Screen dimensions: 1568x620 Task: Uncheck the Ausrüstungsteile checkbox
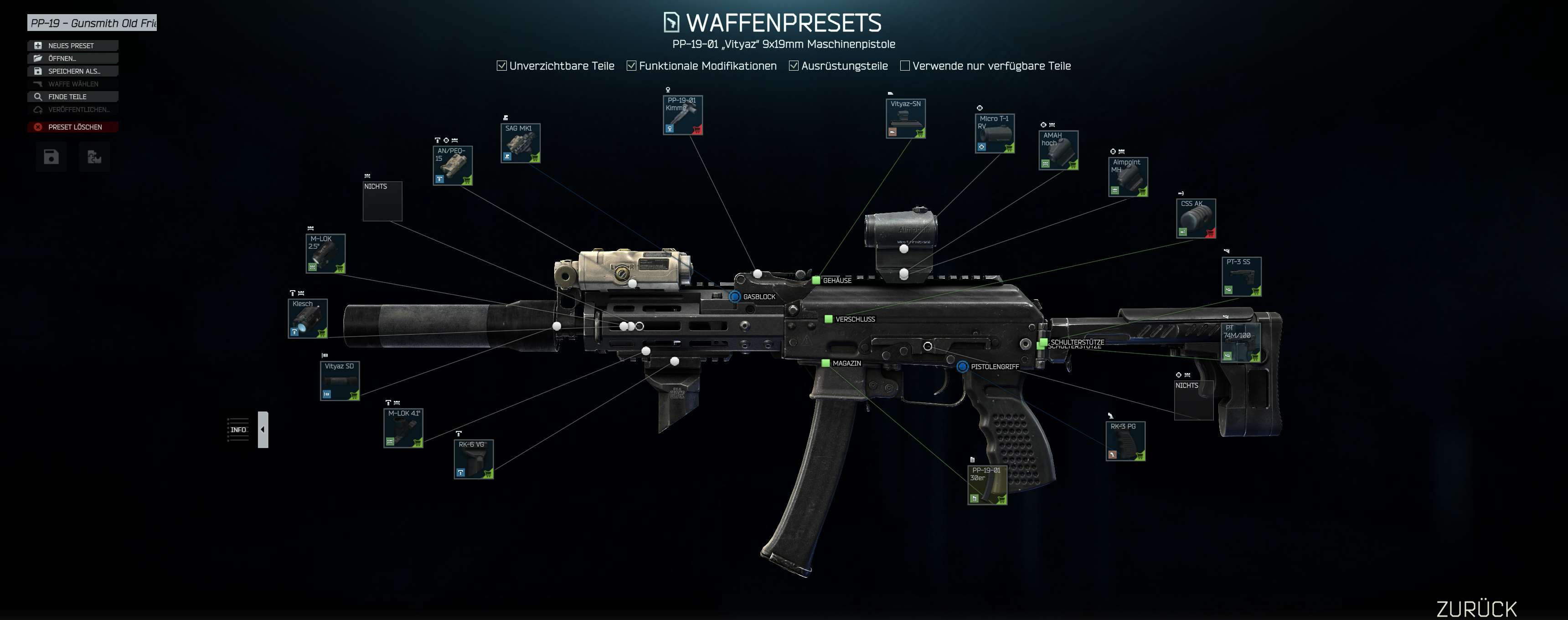[x=794, y=66]
